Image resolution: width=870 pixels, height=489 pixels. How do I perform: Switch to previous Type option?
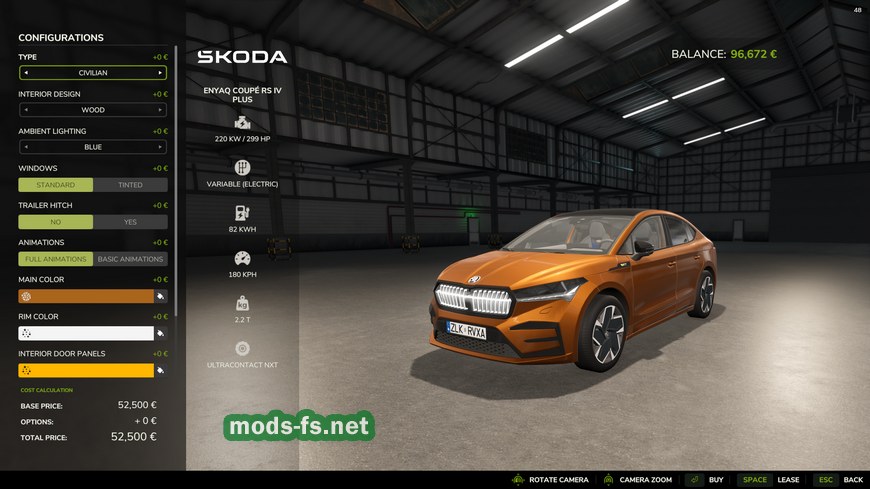click(x=26, y=73)
